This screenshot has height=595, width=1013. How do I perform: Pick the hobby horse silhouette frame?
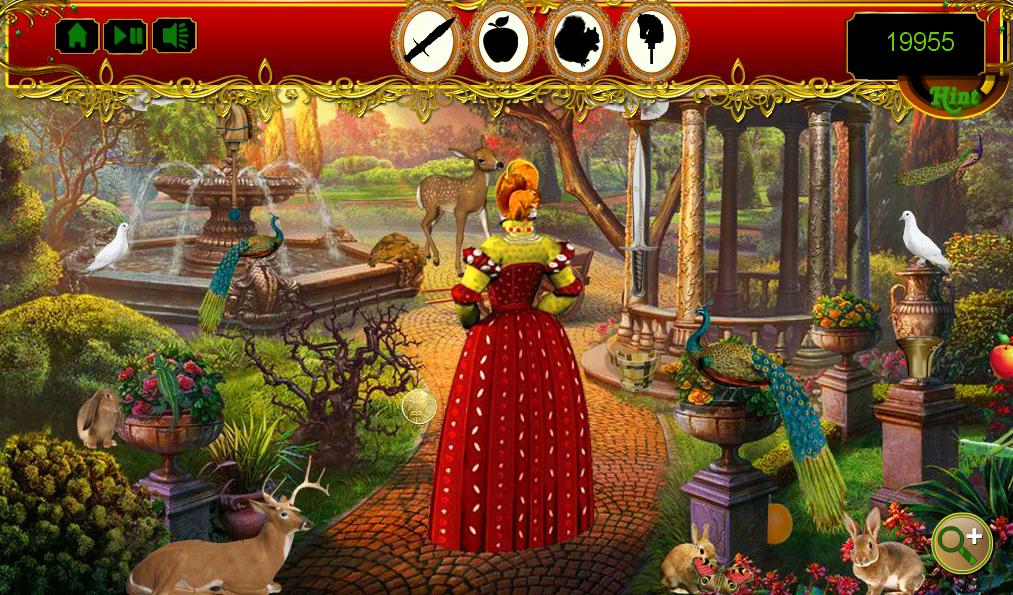pos(651,42)
